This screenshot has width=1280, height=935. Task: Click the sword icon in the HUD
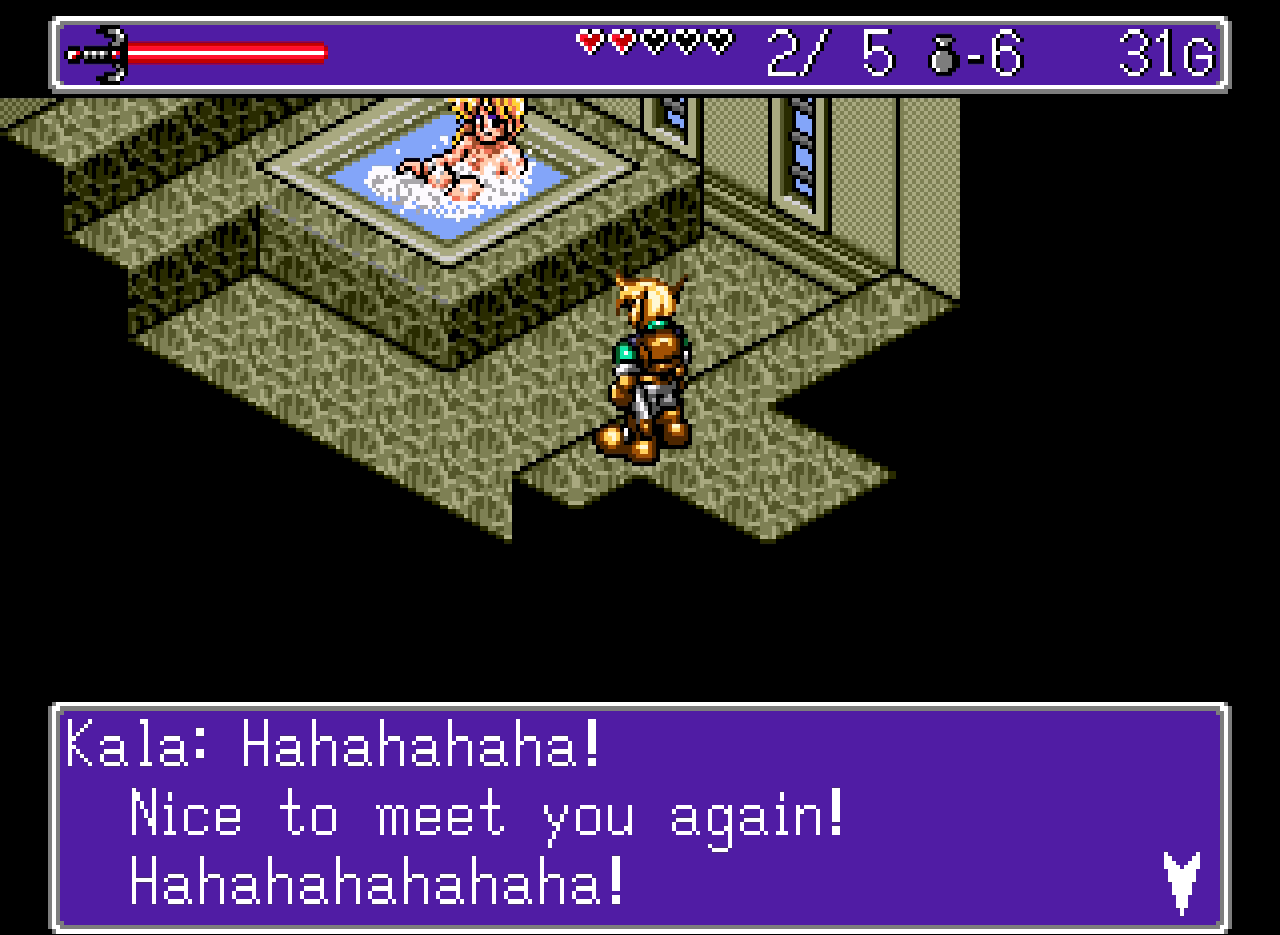[97, 54]
